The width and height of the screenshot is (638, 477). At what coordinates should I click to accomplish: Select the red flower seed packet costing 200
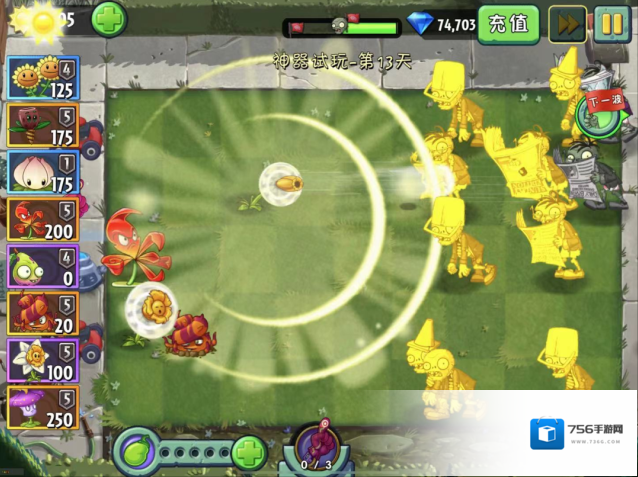[x=42, y=219]
